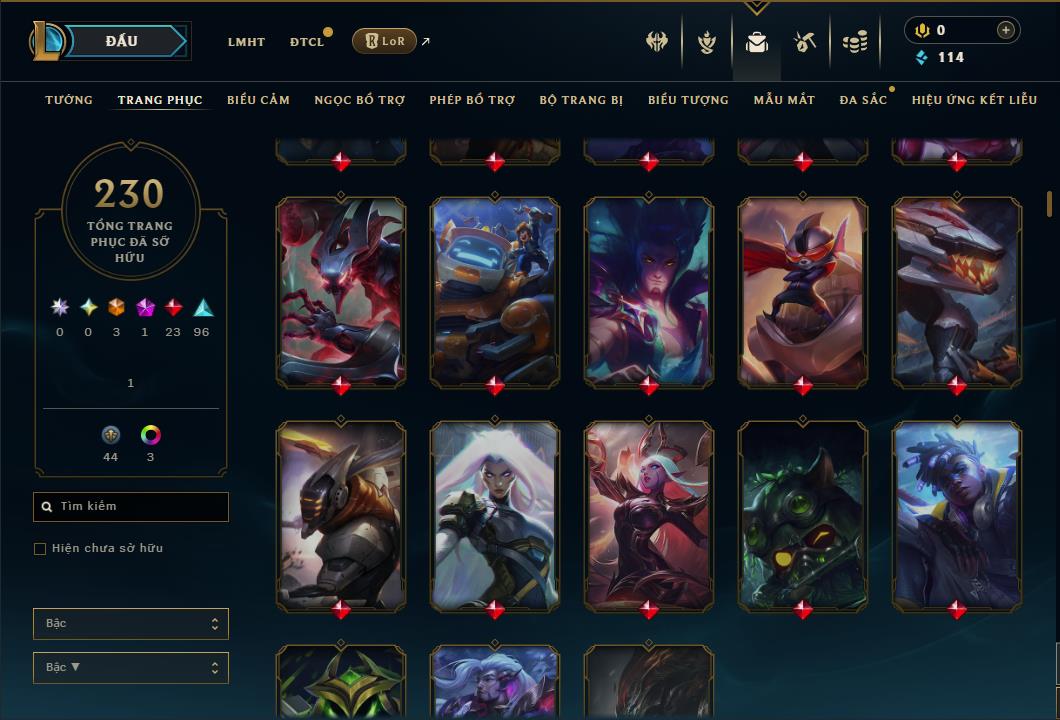Screen dimensions: 1060x720
Task: Open the HIỆU ỨNG KẾT LIỄU tab
Action: pyautogui.click(x=975, y=100)
